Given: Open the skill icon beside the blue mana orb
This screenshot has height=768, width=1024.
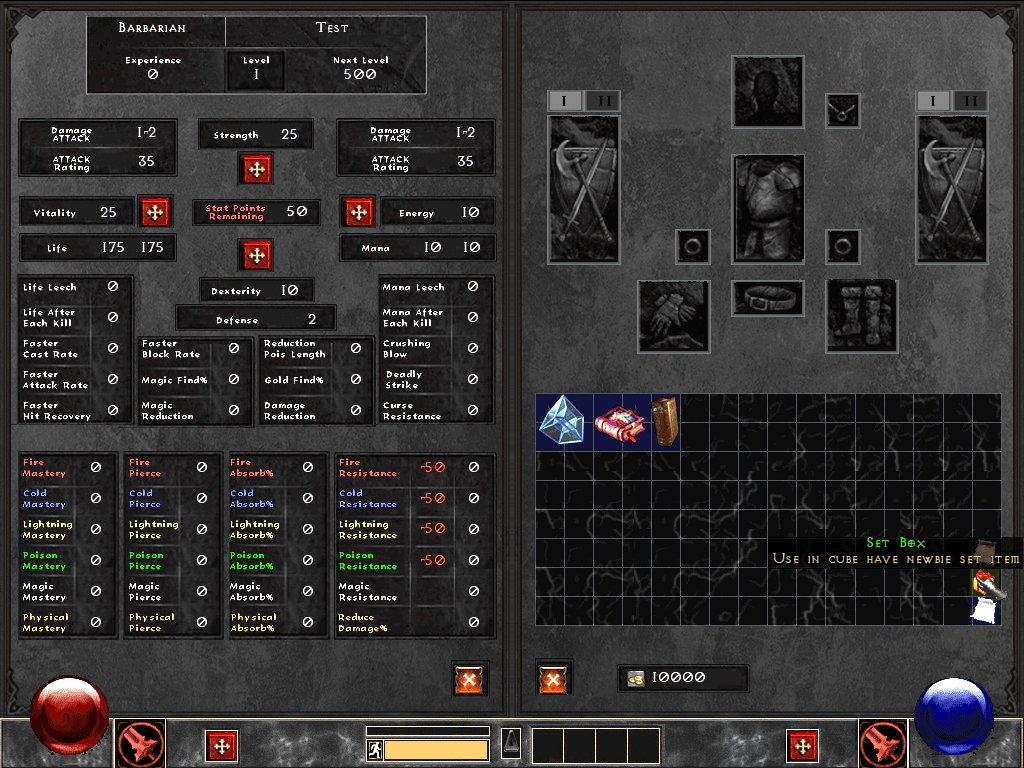Looking at the screenshot, I should pyautogui.click(x=883, y=745).
